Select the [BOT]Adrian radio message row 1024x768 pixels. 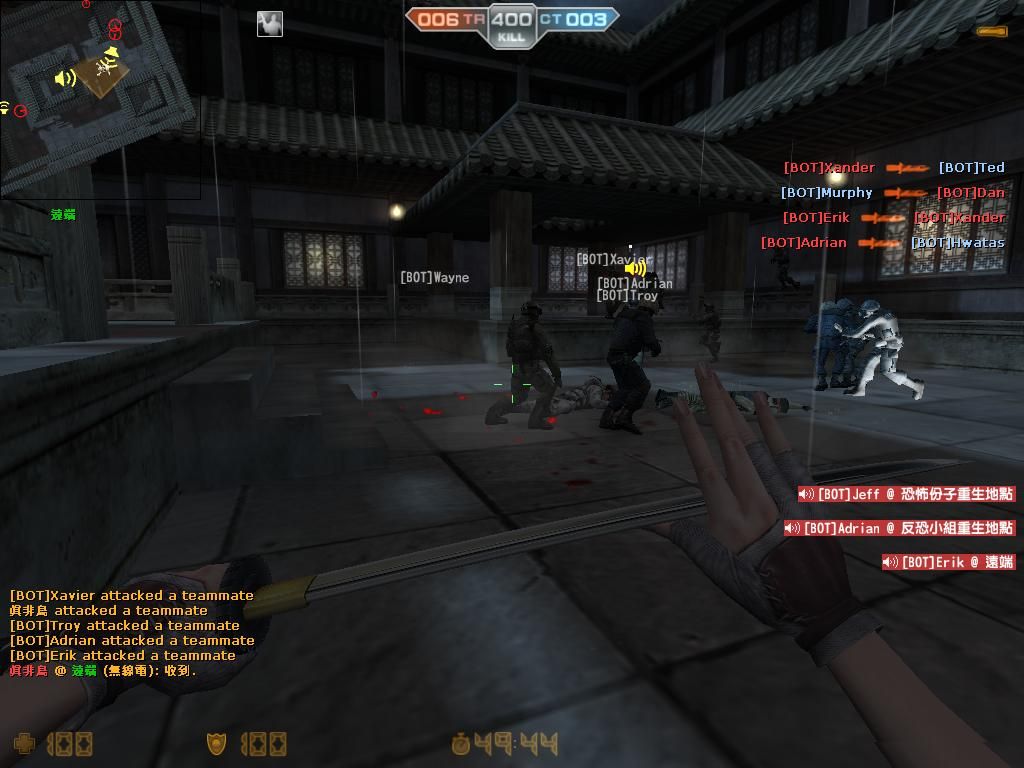tap(899, 528)
